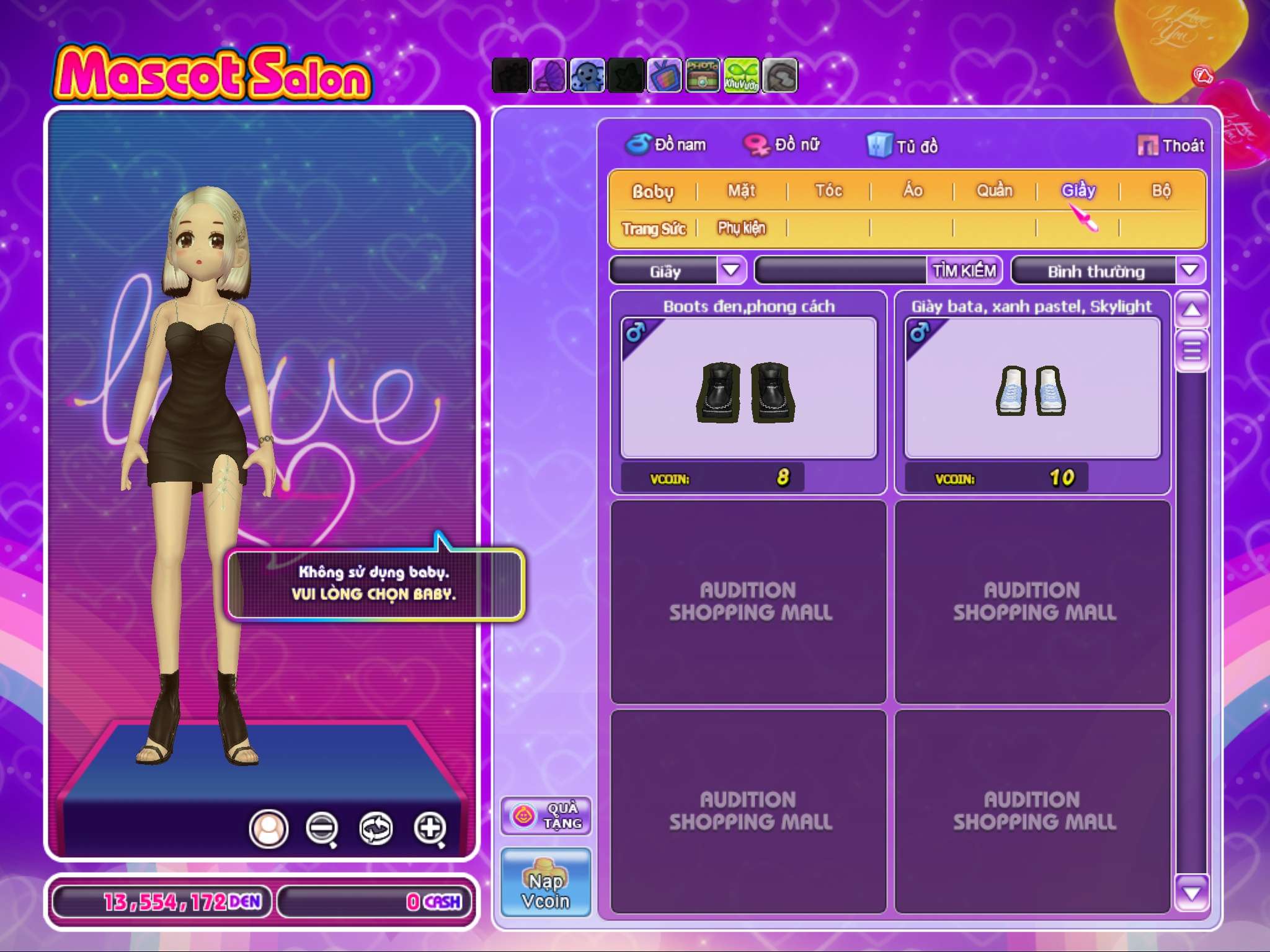
Task: Open the Quần pants category
Action: [x=994, y=191]
